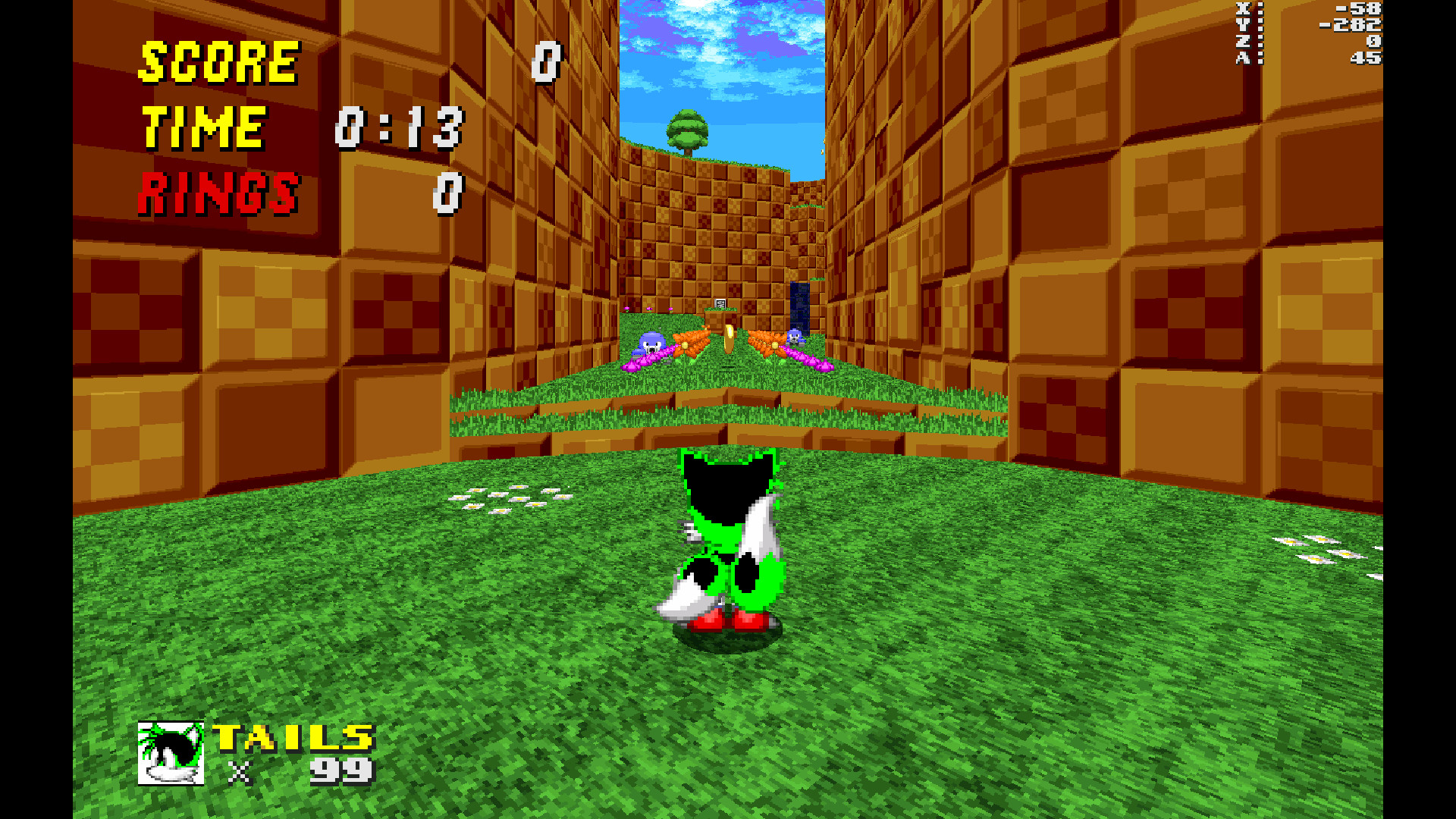Click the right blue Crawla badnik
This screenshot has height=819, width=1456.
click(795, 337)
